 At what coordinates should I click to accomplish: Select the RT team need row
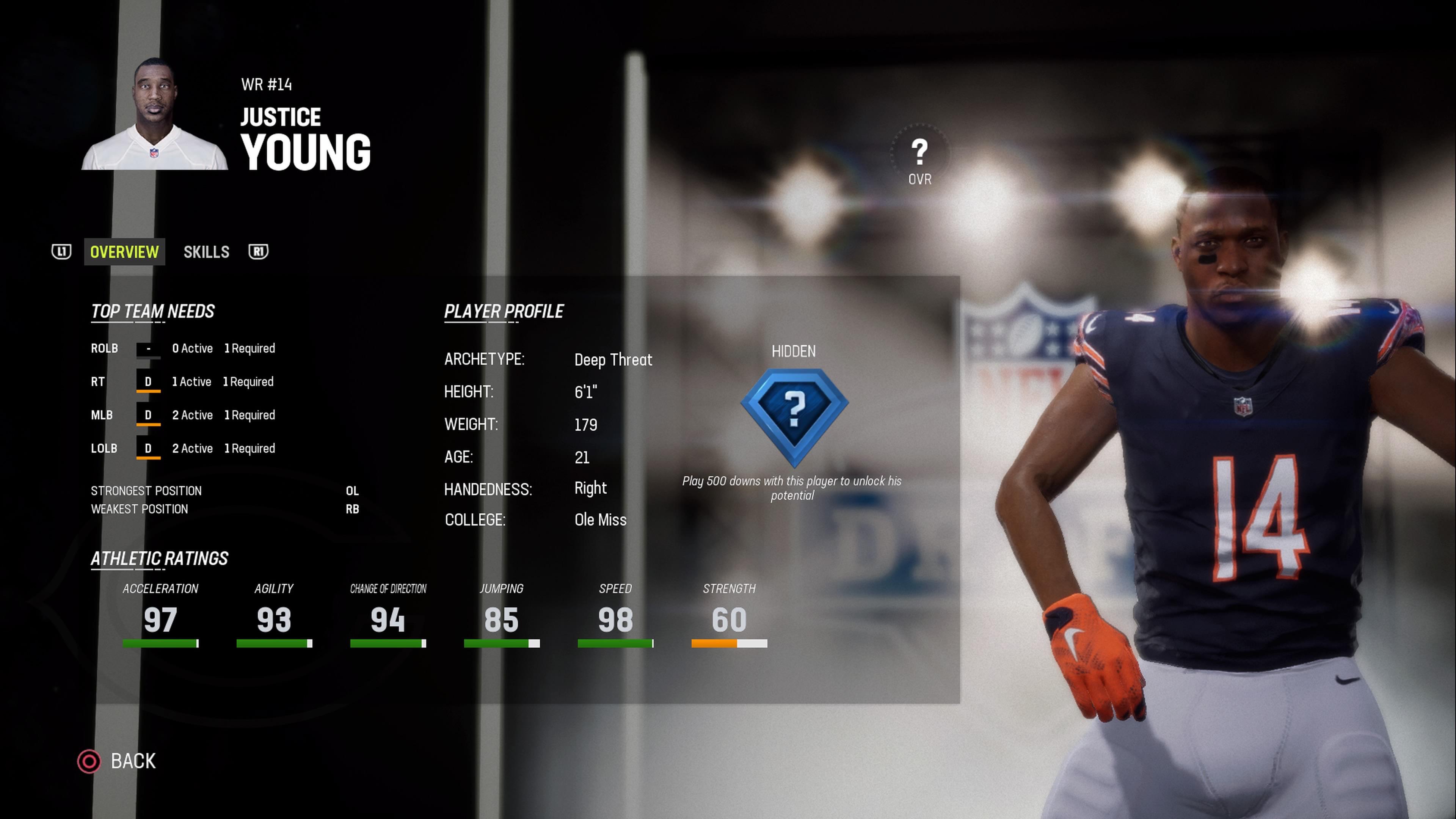[x=182, y=382]
